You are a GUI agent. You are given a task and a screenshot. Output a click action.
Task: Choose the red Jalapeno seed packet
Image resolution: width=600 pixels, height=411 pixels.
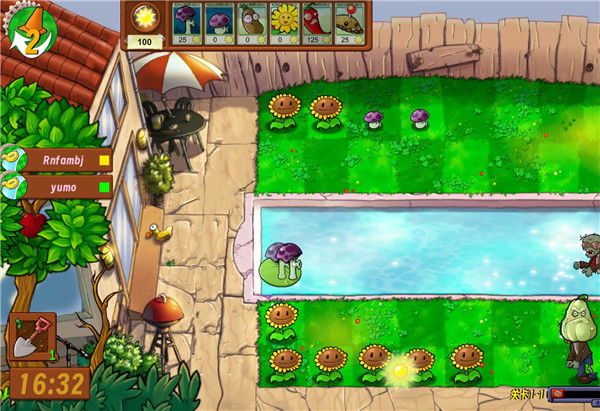click(315, 23)
